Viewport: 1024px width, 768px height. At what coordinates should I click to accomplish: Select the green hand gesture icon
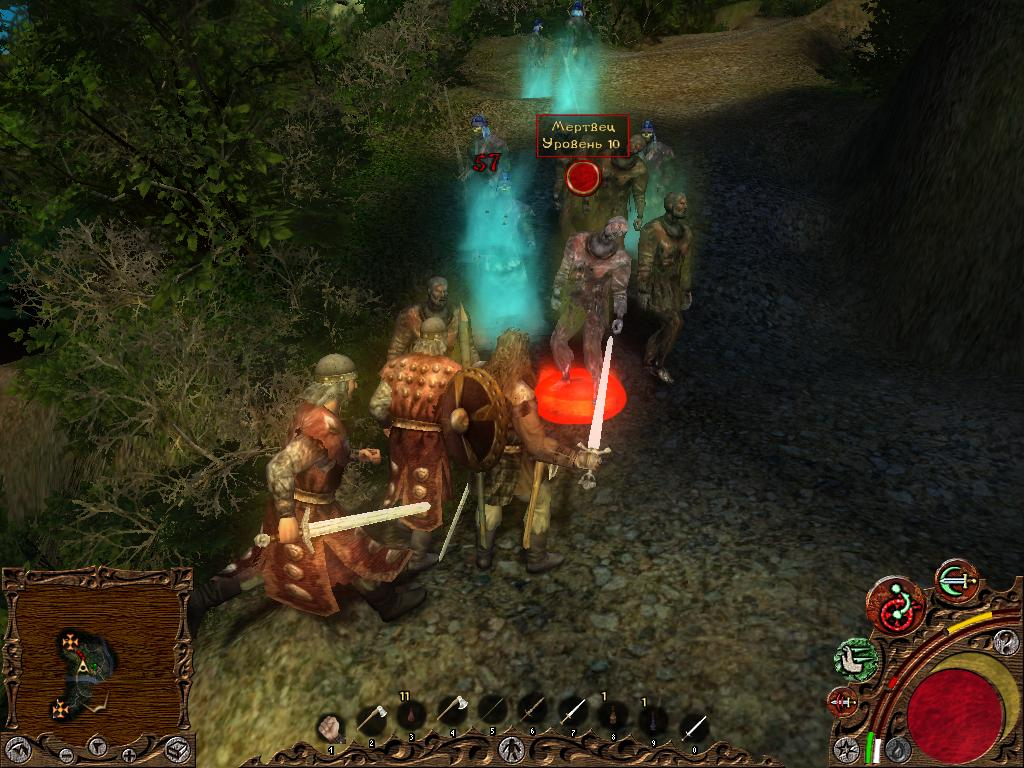point(857,658)
